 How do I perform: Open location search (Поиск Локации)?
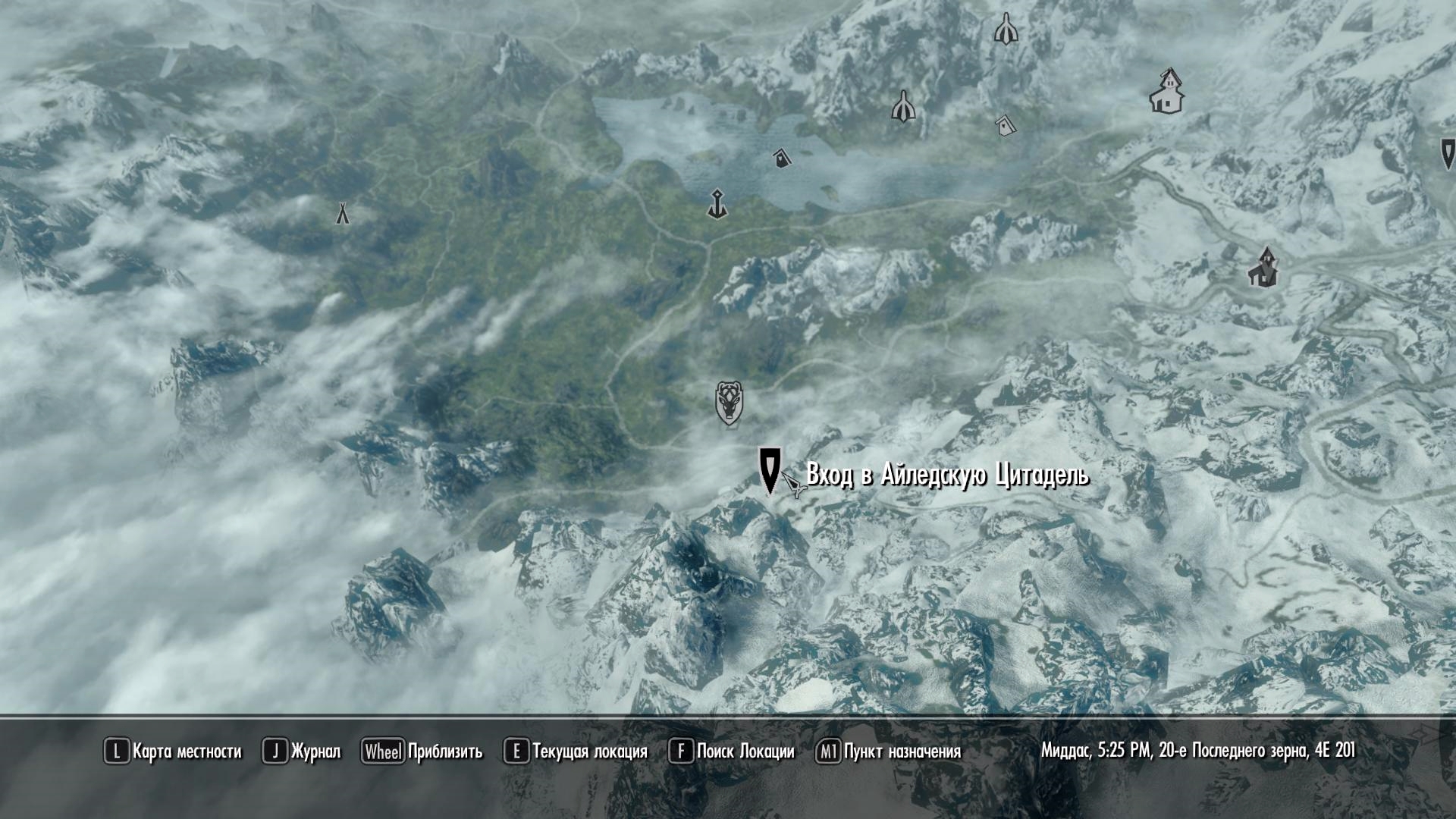732,752
